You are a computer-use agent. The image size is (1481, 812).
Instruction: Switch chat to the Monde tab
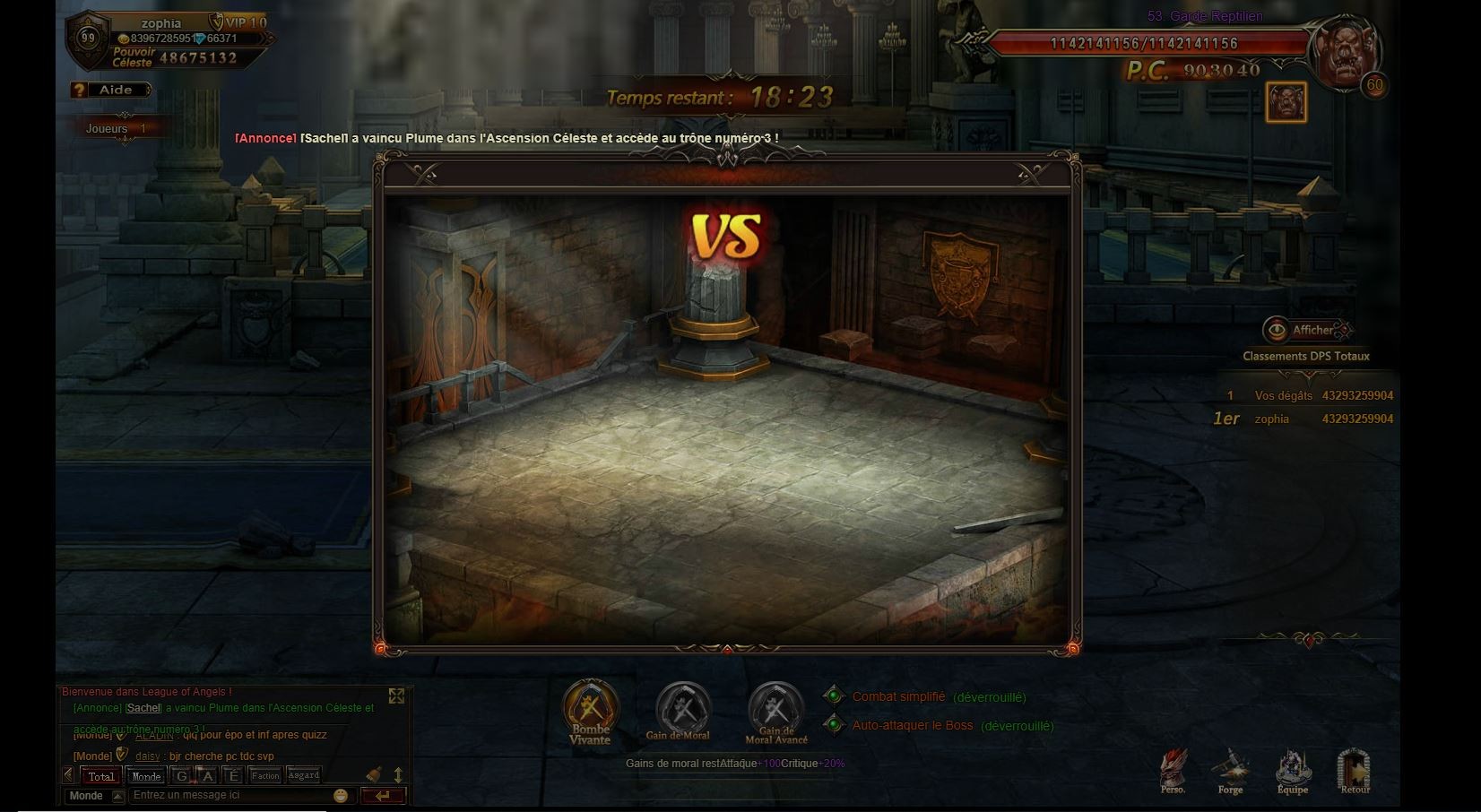tap(146, 776)
